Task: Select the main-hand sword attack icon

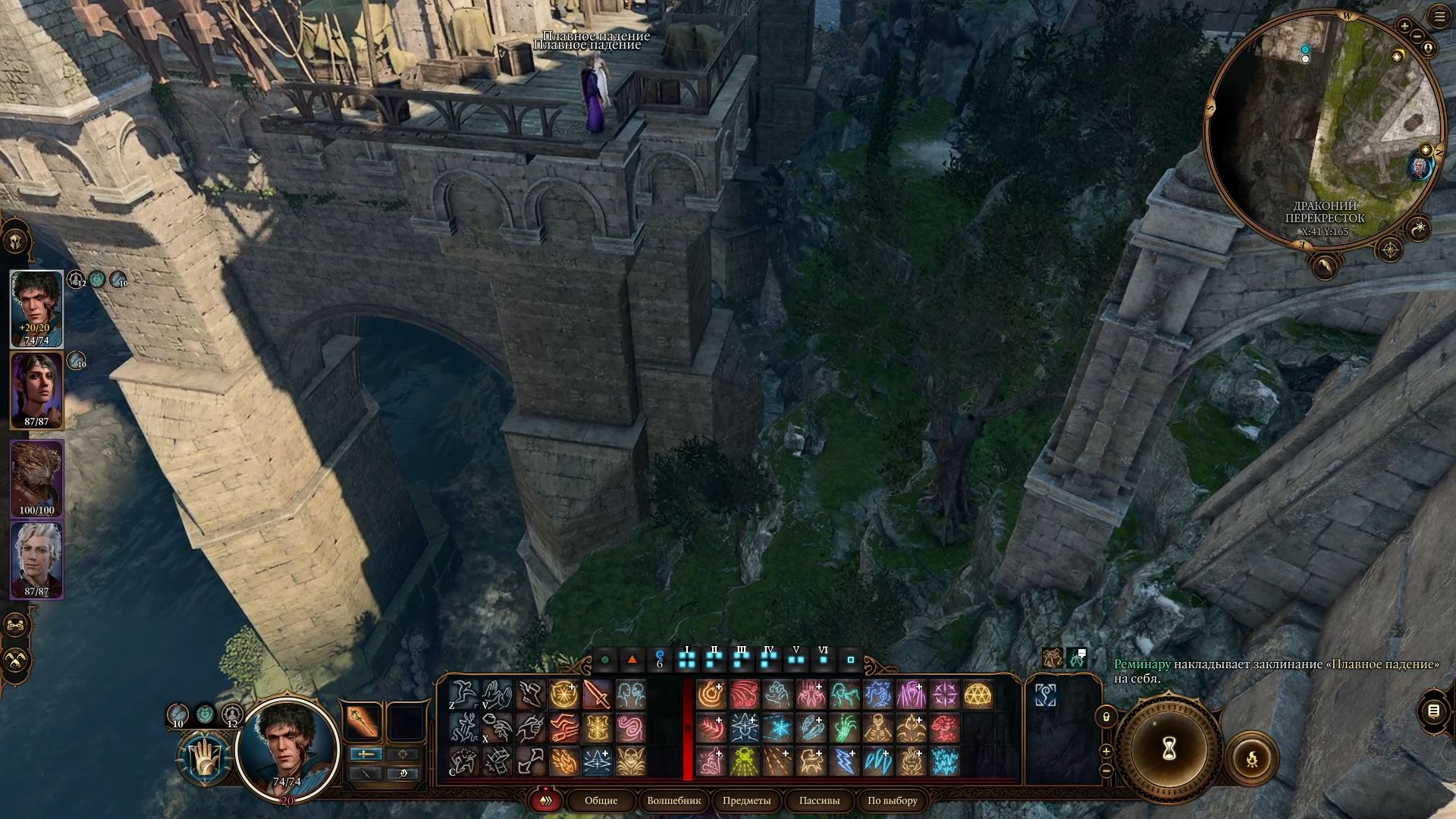Action: (x=598, y=695)
